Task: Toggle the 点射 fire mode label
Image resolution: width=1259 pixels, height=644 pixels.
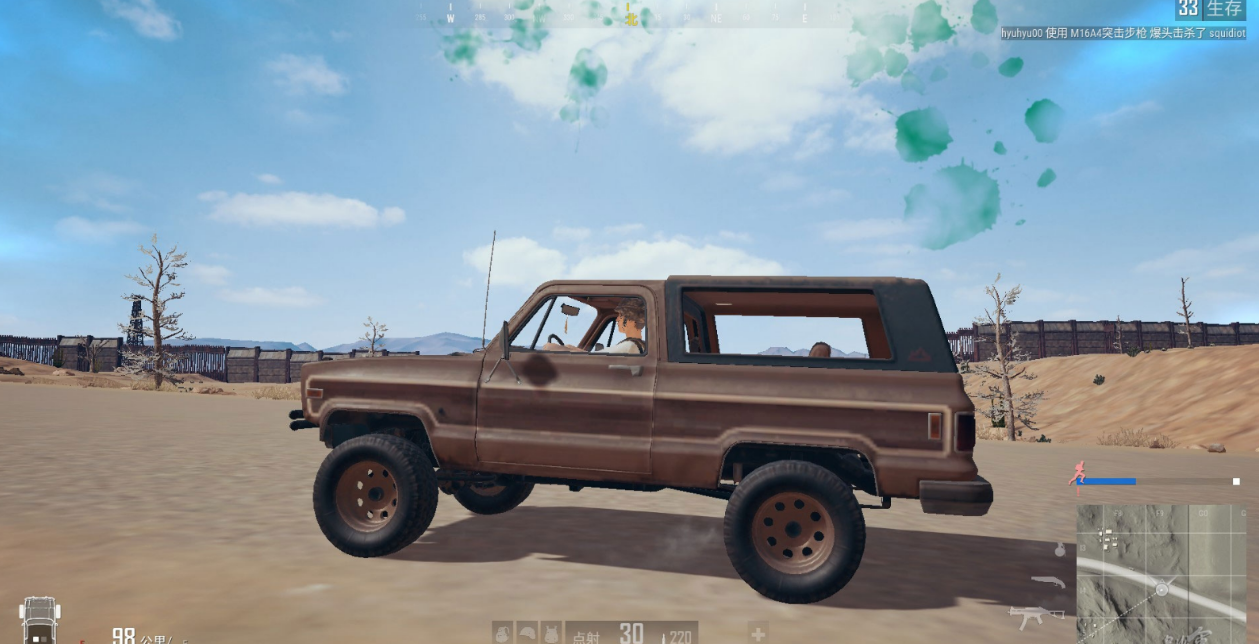Action: 586,634
